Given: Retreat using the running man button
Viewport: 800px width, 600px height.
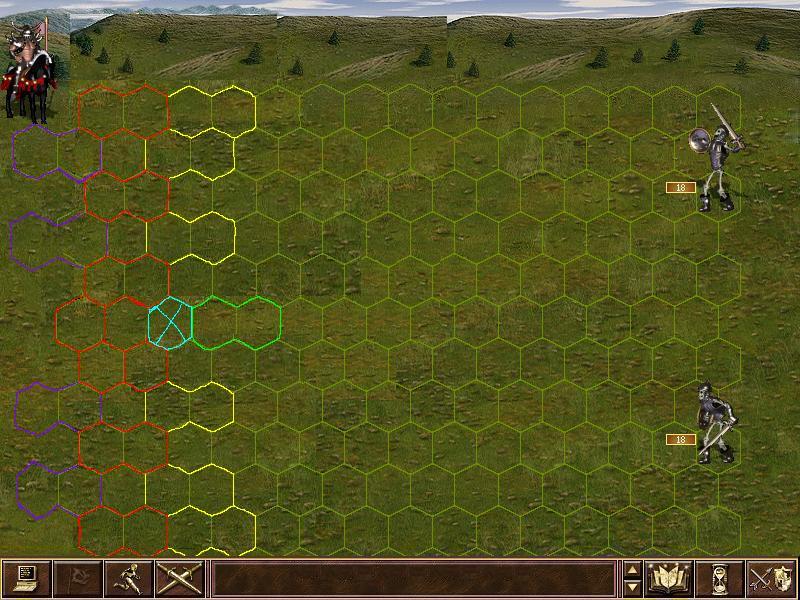Looking at the screenshot, I should tap(128, 578).
